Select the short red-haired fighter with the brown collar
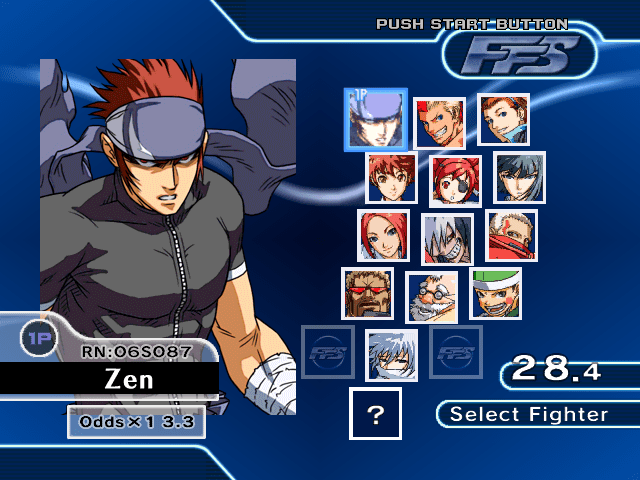This screenshot has height=480, width=640. (x=391, y=178)
